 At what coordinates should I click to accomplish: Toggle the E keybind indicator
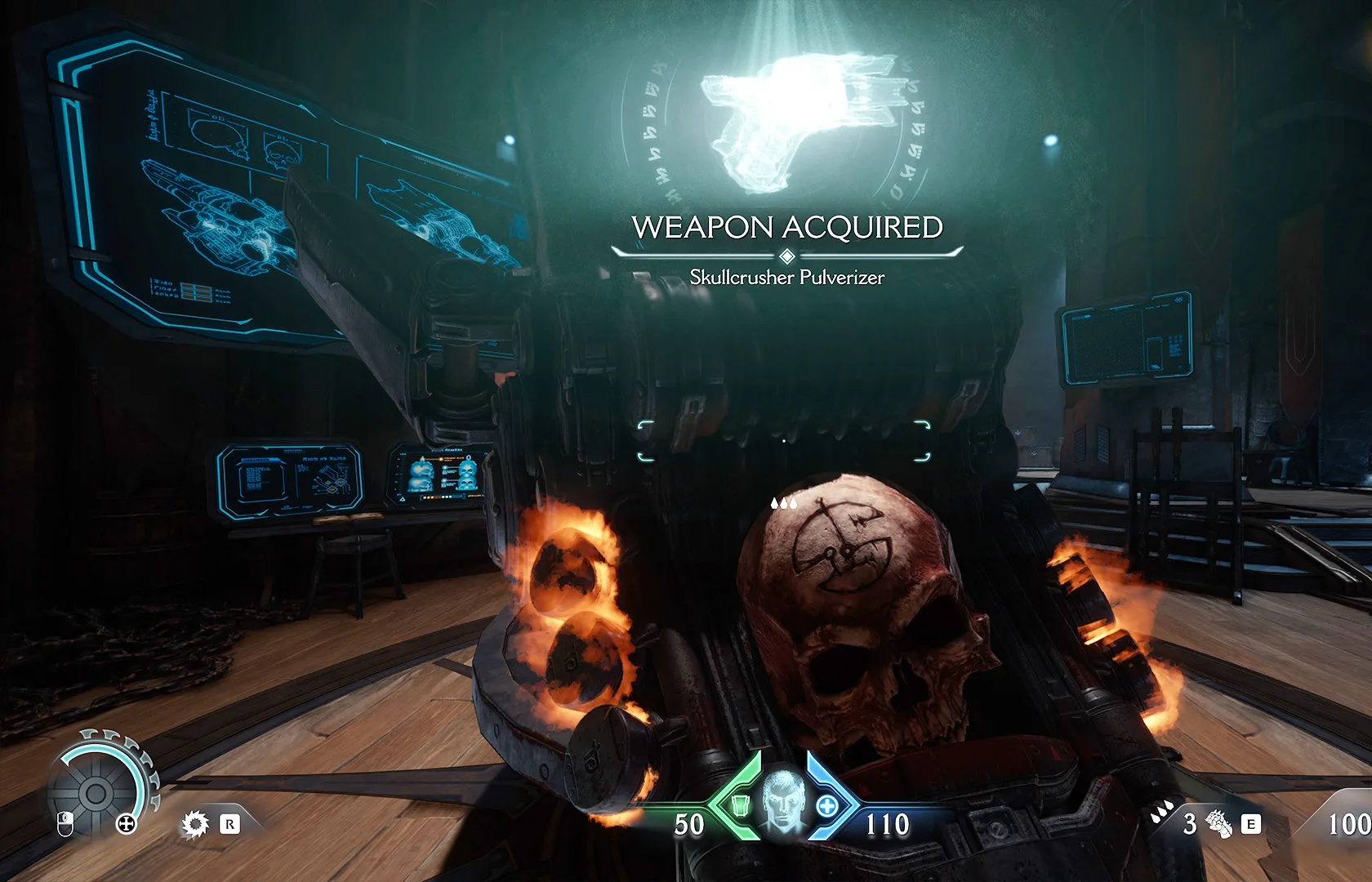pyautogui.click(x=1250, y=823)
